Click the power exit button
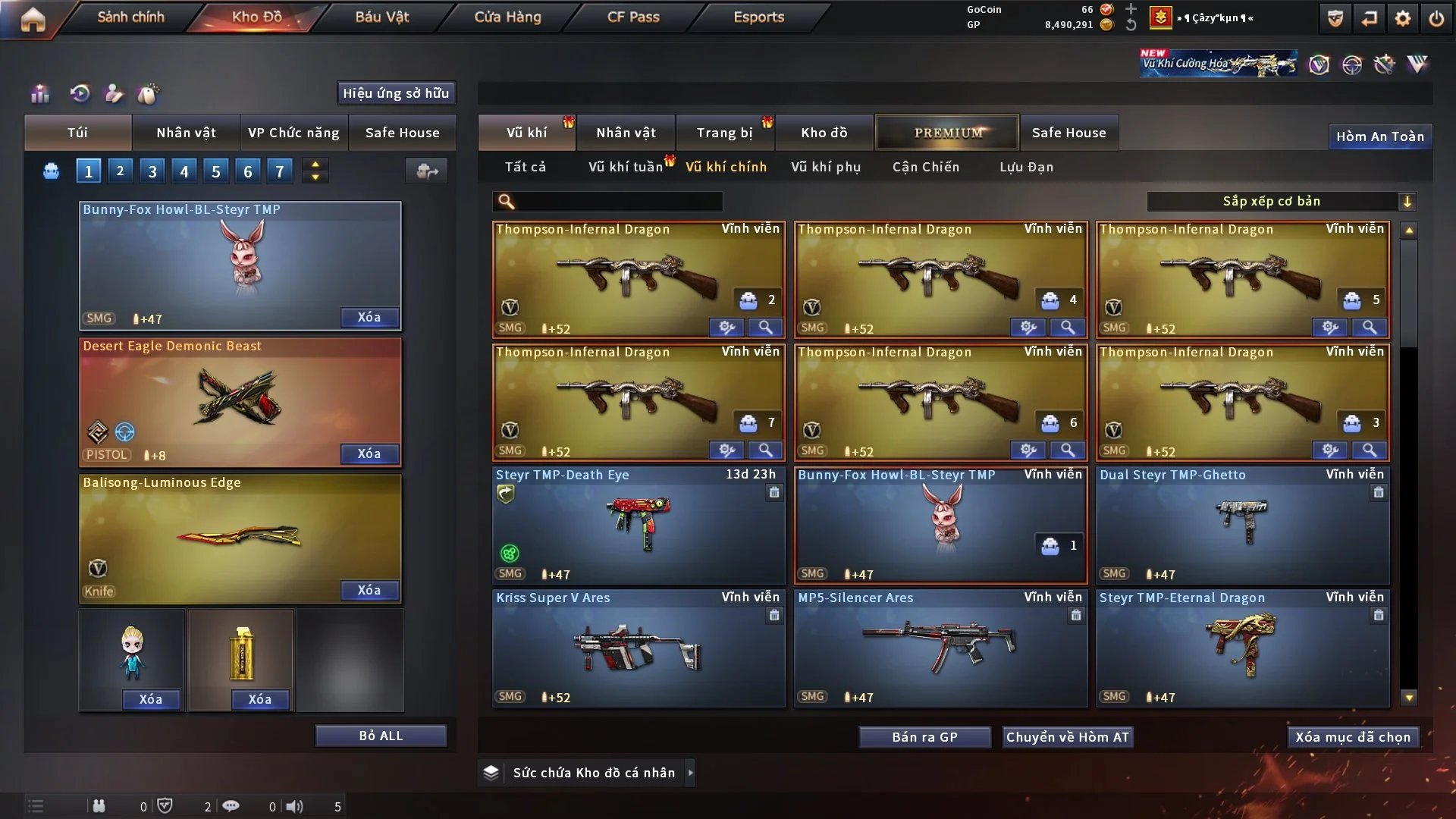Screen dimensions: 1456x819 tap(1436, 18)
